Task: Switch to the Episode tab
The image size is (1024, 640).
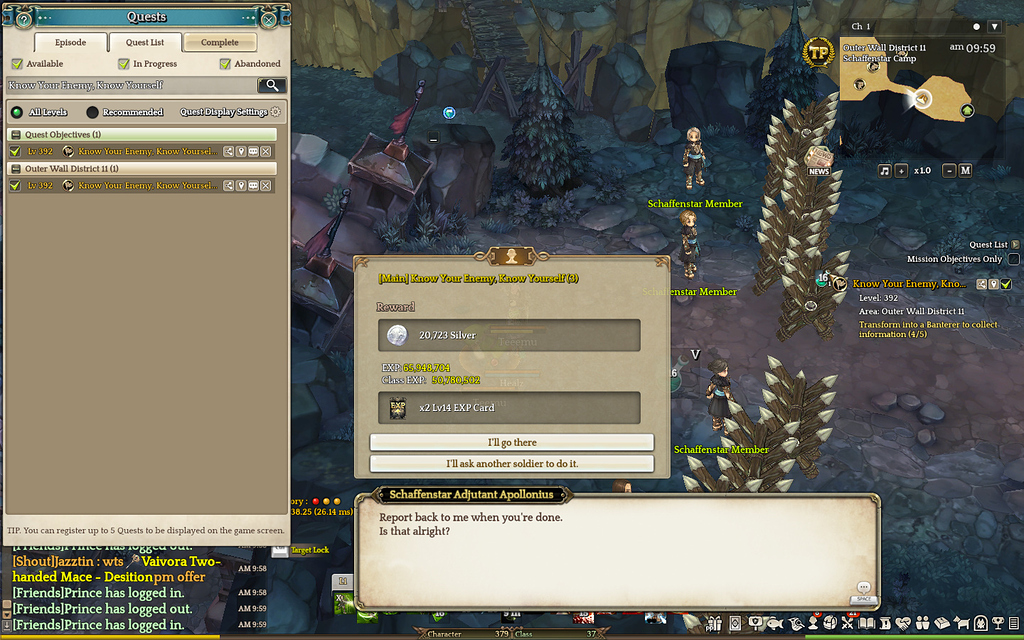Action: pos(70,43)
